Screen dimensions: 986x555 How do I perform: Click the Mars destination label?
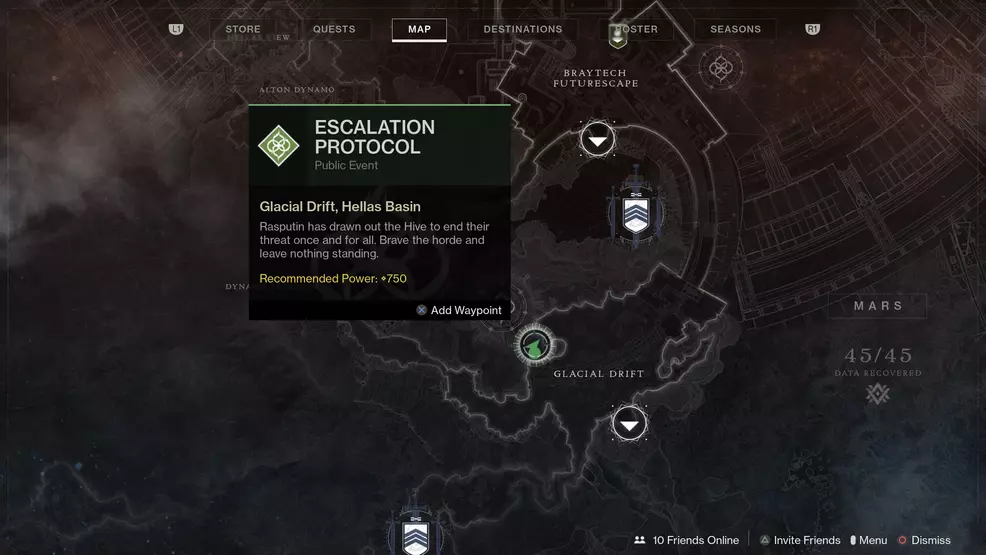coord(878,306)
